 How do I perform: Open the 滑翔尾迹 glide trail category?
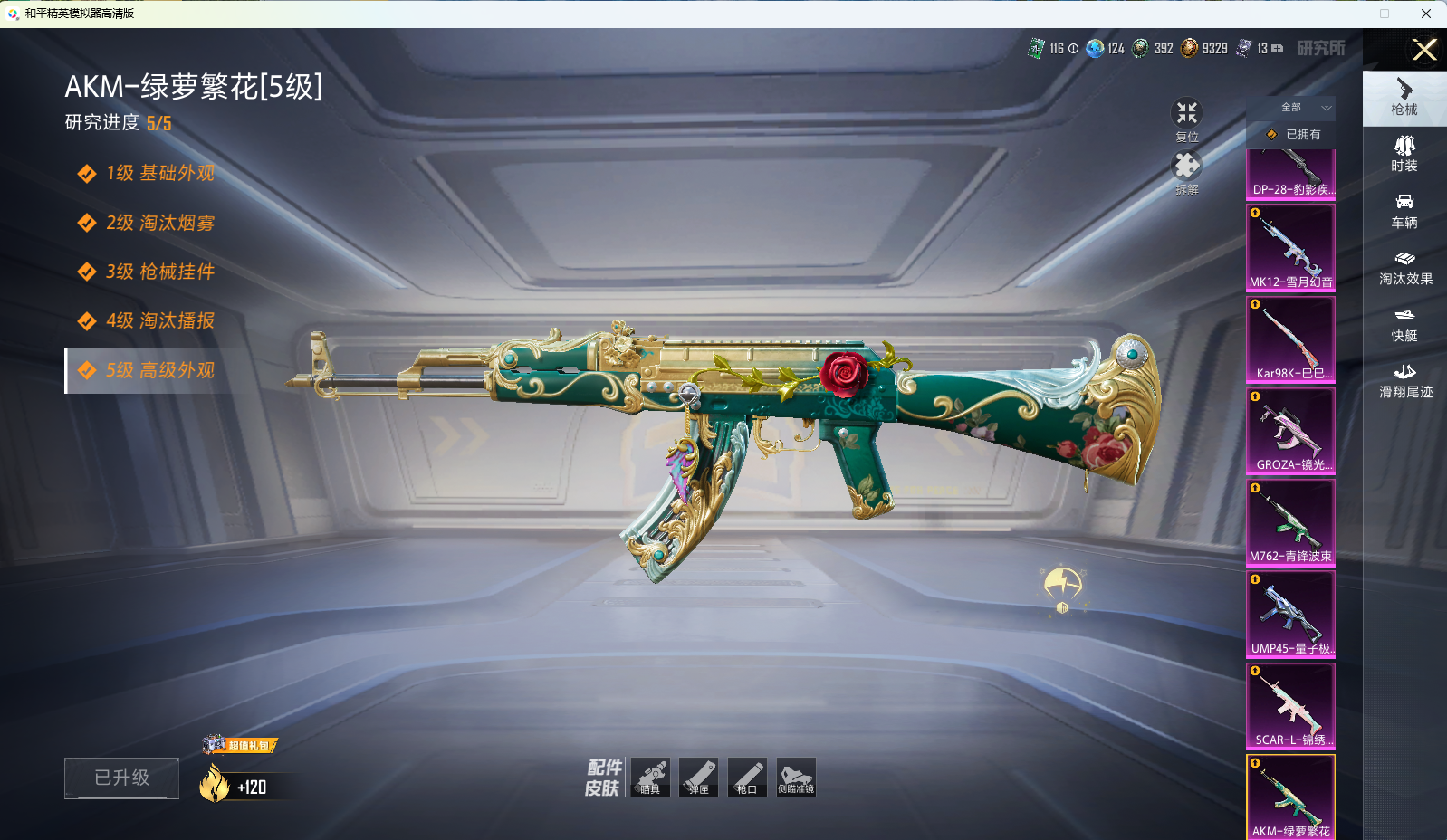[x=1404, y=380]
